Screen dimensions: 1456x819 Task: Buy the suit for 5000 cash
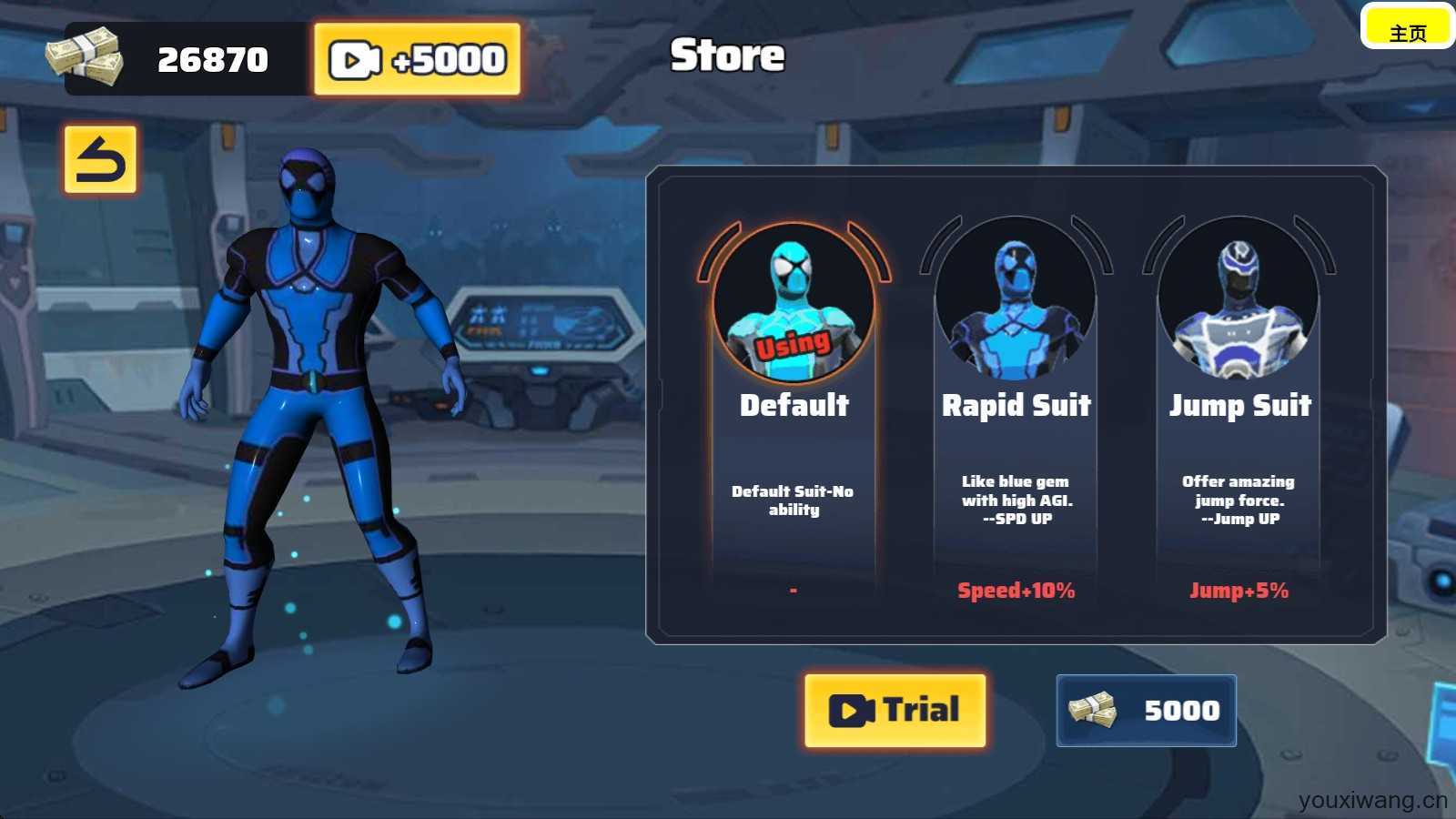1146,711
